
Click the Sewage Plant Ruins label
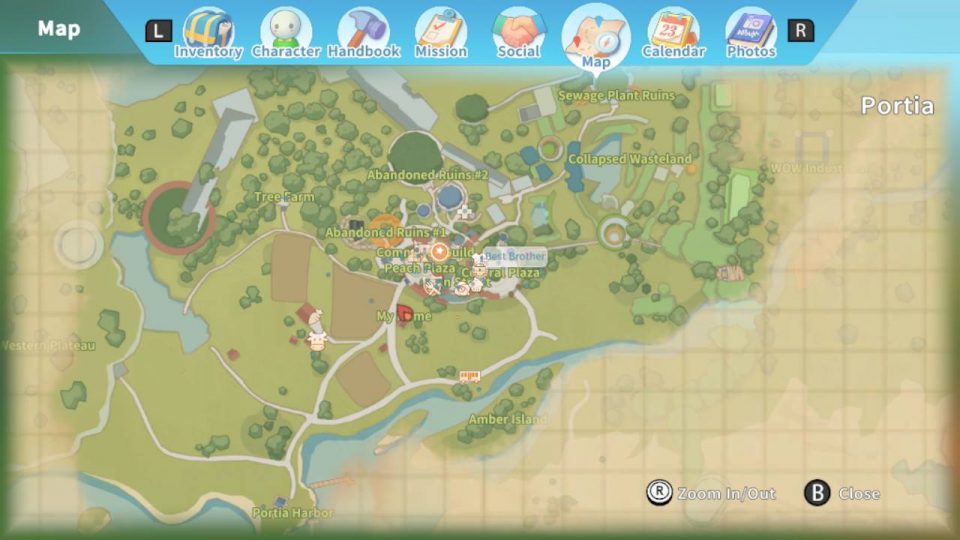[616, 96]
